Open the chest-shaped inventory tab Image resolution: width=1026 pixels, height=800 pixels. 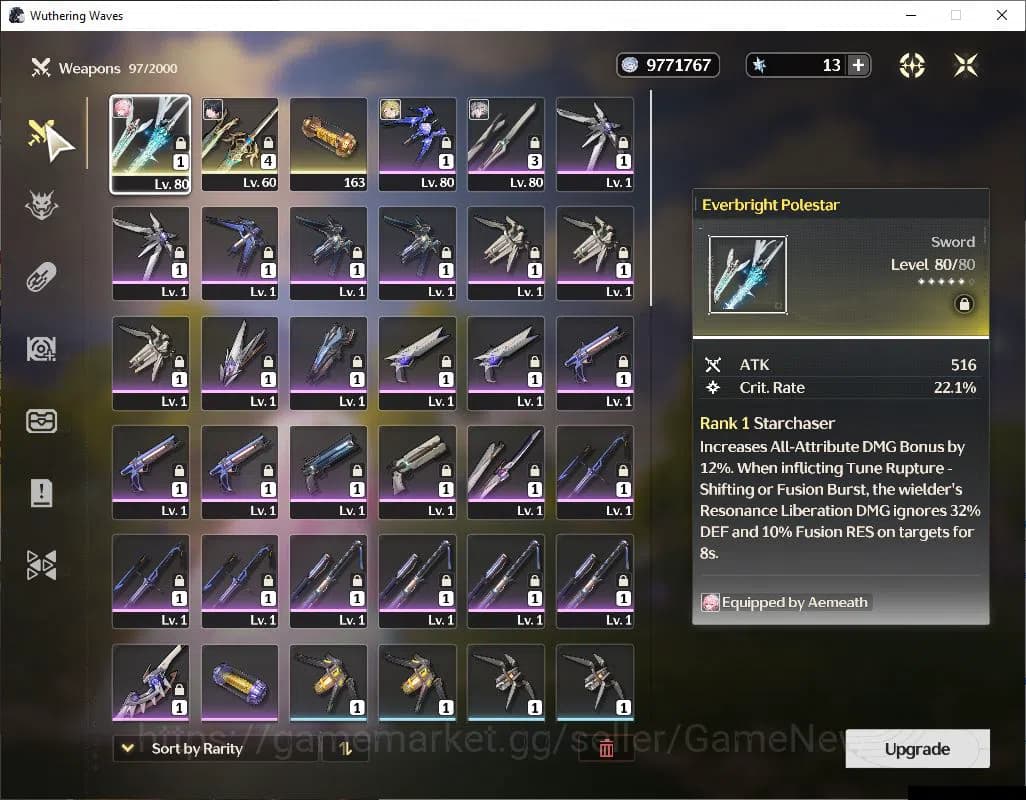(41, 420)
